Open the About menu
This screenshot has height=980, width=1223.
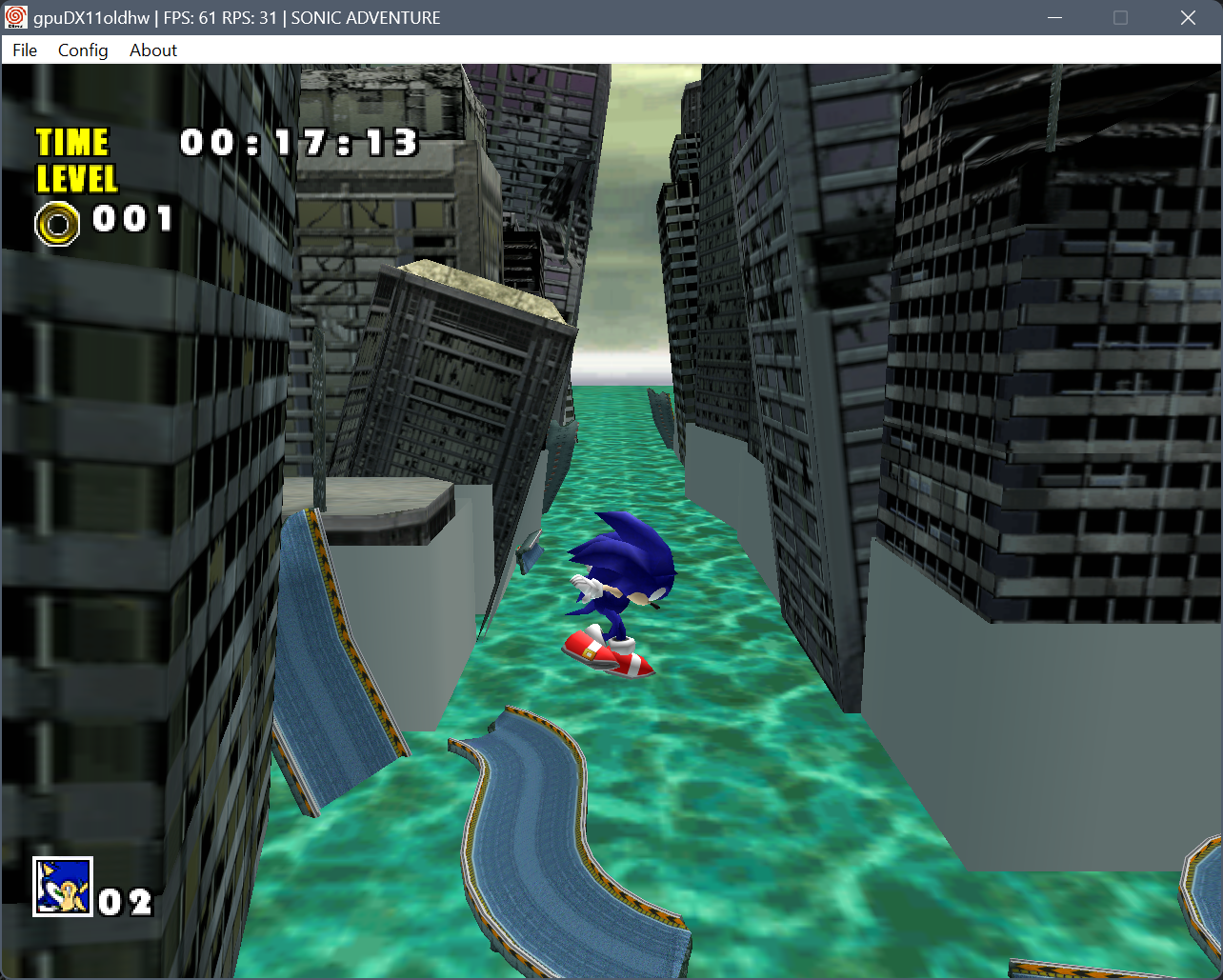click(153, 50)
